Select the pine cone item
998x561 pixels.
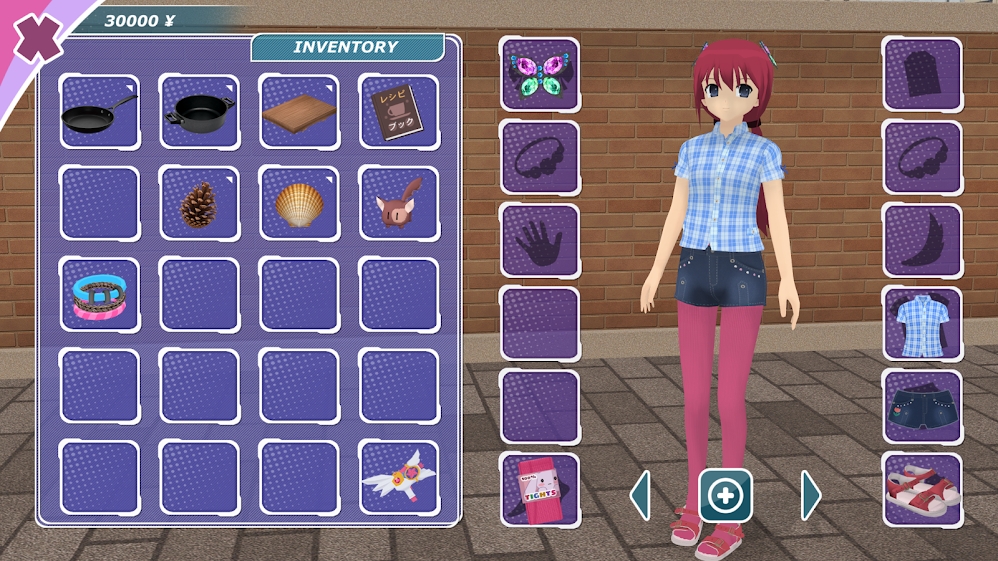point(199,203)
